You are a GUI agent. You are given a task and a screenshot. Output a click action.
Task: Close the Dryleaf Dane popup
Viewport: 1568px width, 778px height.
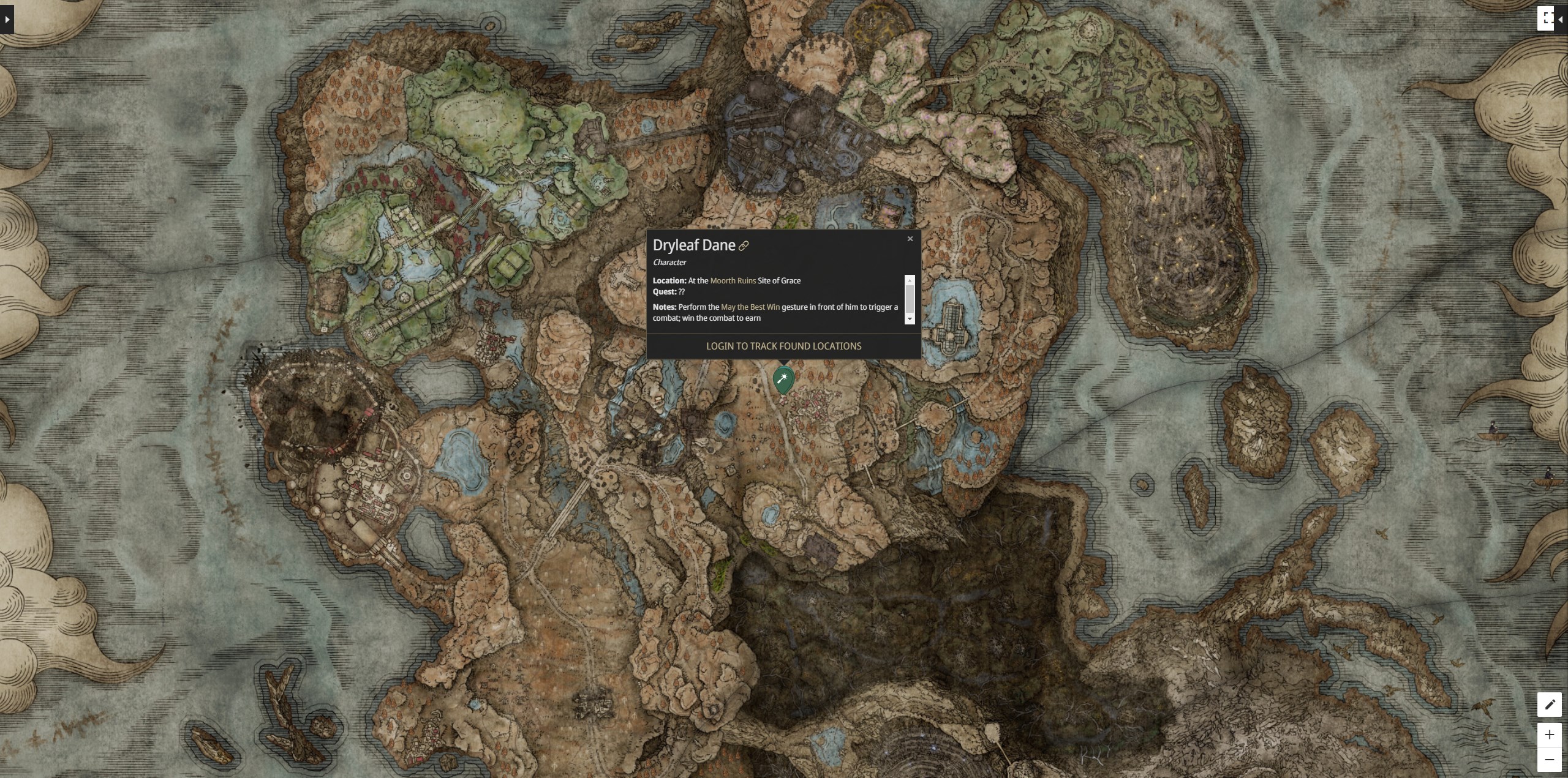point(910,239)
